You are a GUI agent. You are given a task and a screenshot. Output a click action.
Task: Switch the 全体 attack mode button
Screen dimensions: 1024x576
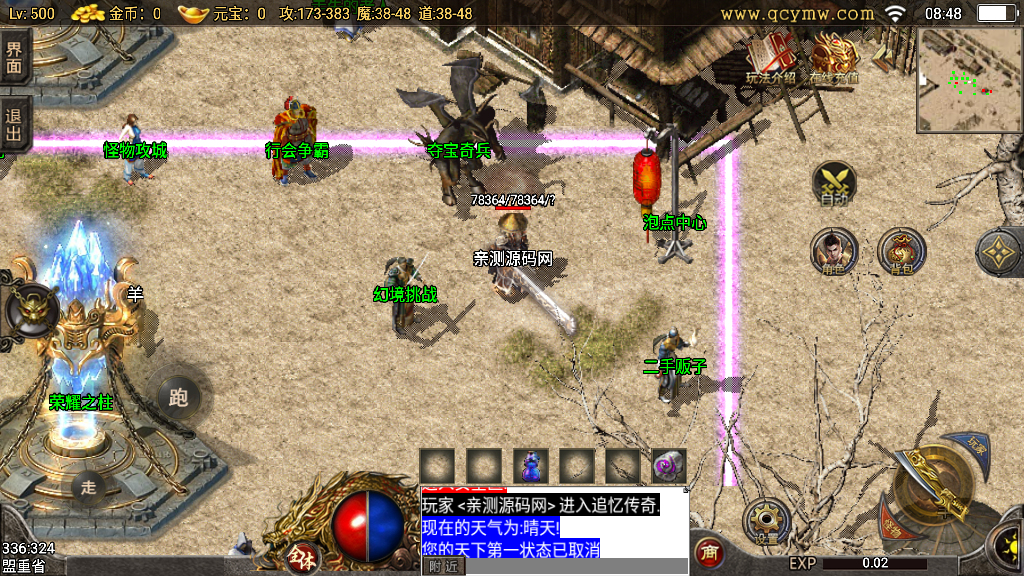tap(299, 556)
